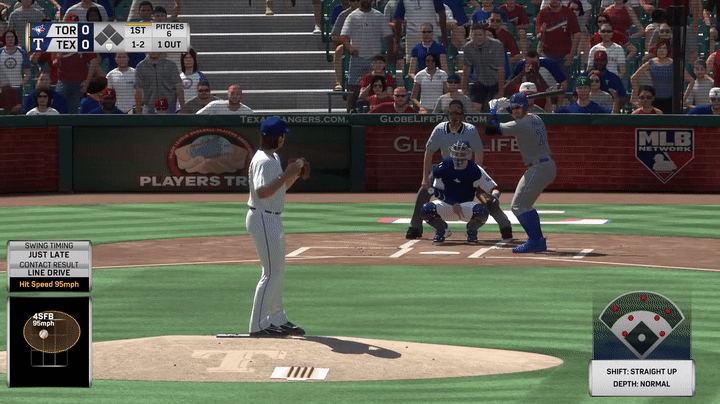Click the defensive shift field diagram
Viewport: 720px width, 404px height.
[x=641, y=326]
